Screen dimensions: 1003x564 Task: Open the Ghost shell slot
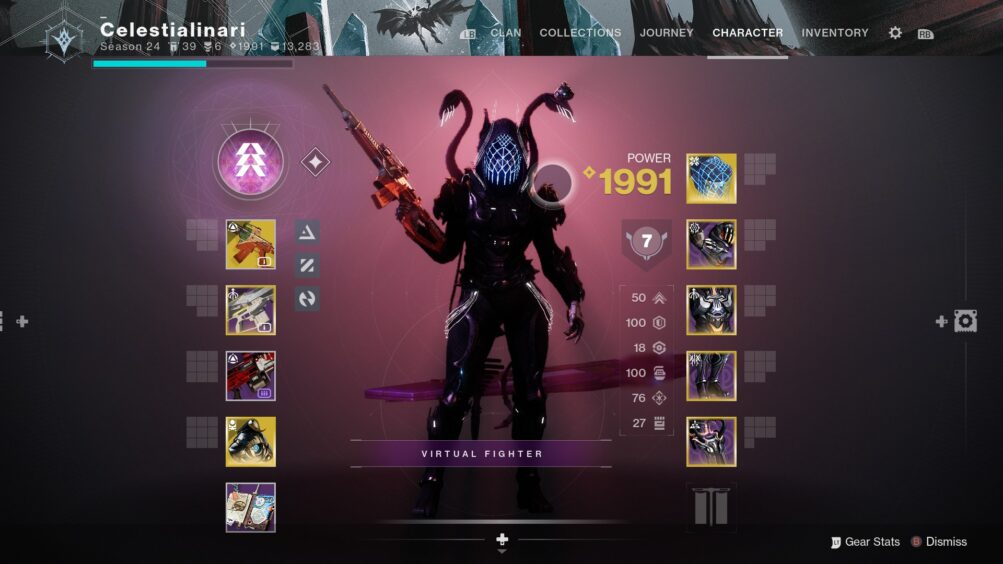click(250, 442)
